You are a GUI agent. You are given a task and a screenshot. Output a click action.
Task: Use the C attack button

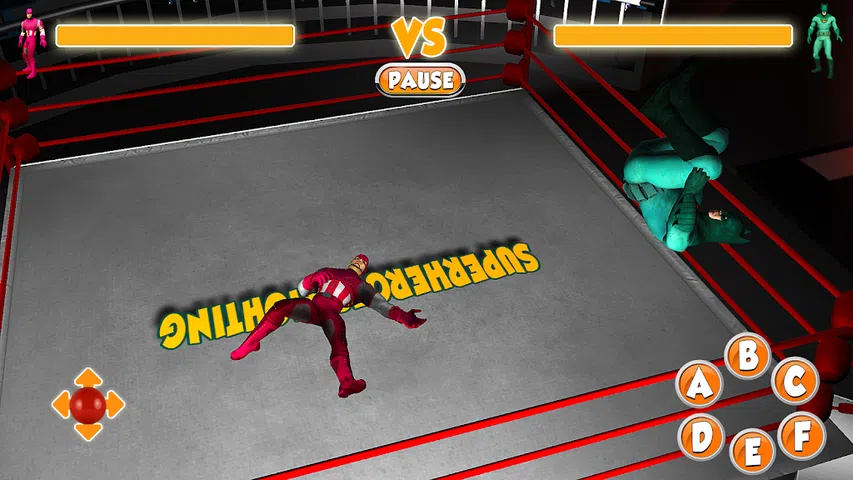[795, 381]
